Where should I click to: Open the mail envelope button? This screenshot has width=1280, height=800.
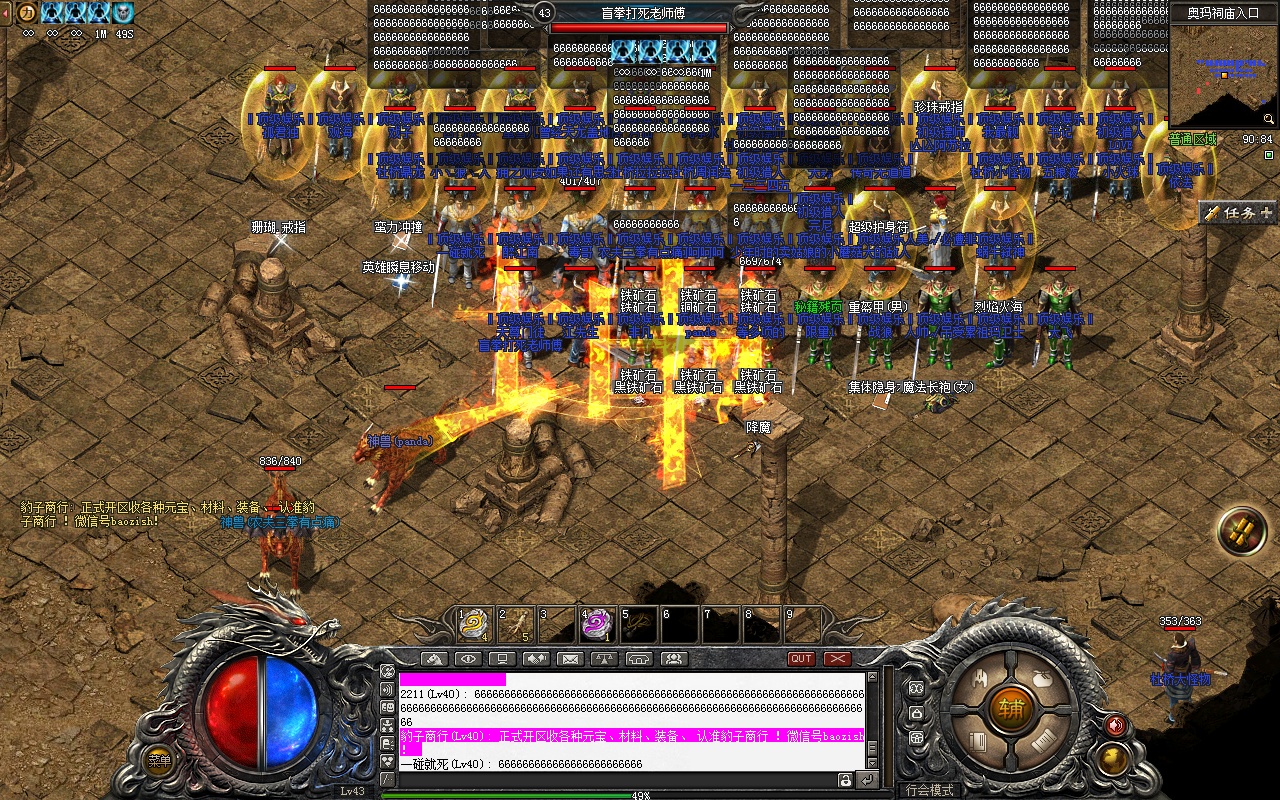(569, 659)
